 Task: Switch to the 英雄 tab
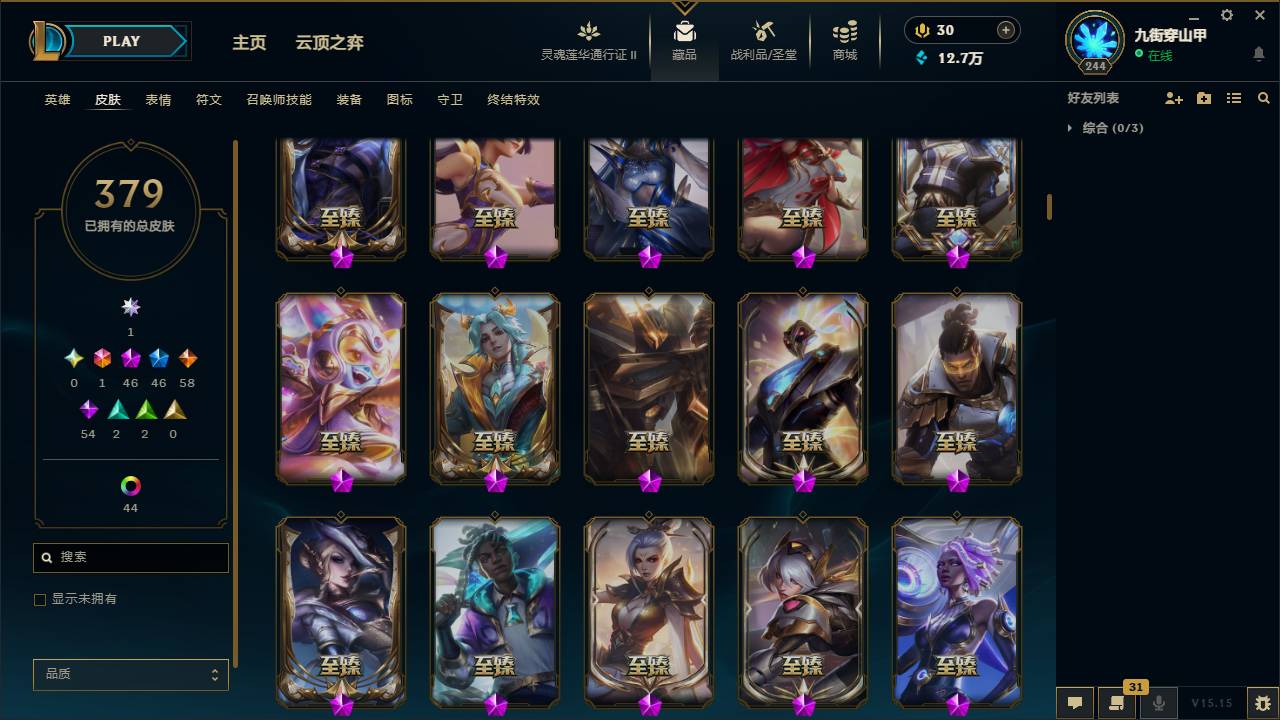tap(56, 100)
